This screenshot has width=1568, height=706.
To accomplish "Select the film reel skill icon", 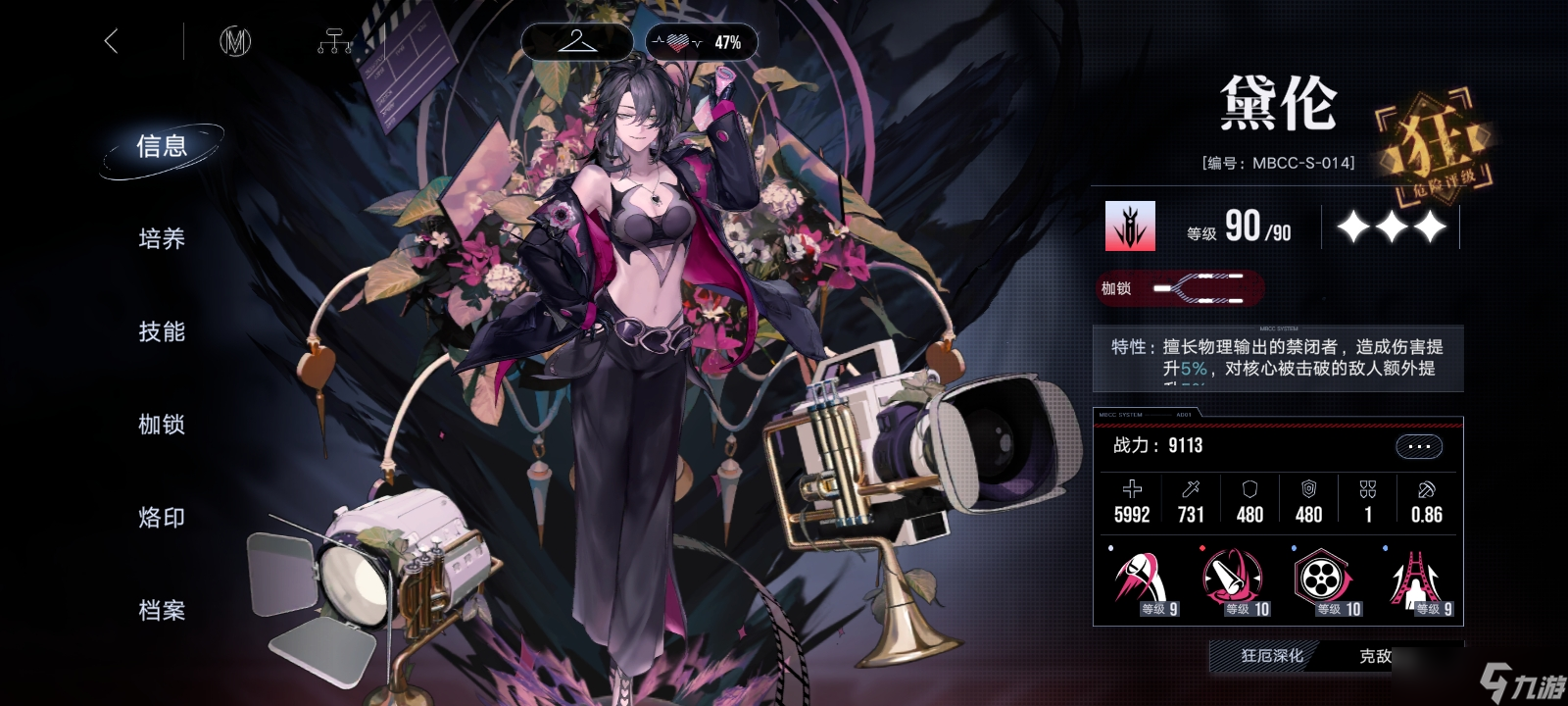I will pos(1323,580).
